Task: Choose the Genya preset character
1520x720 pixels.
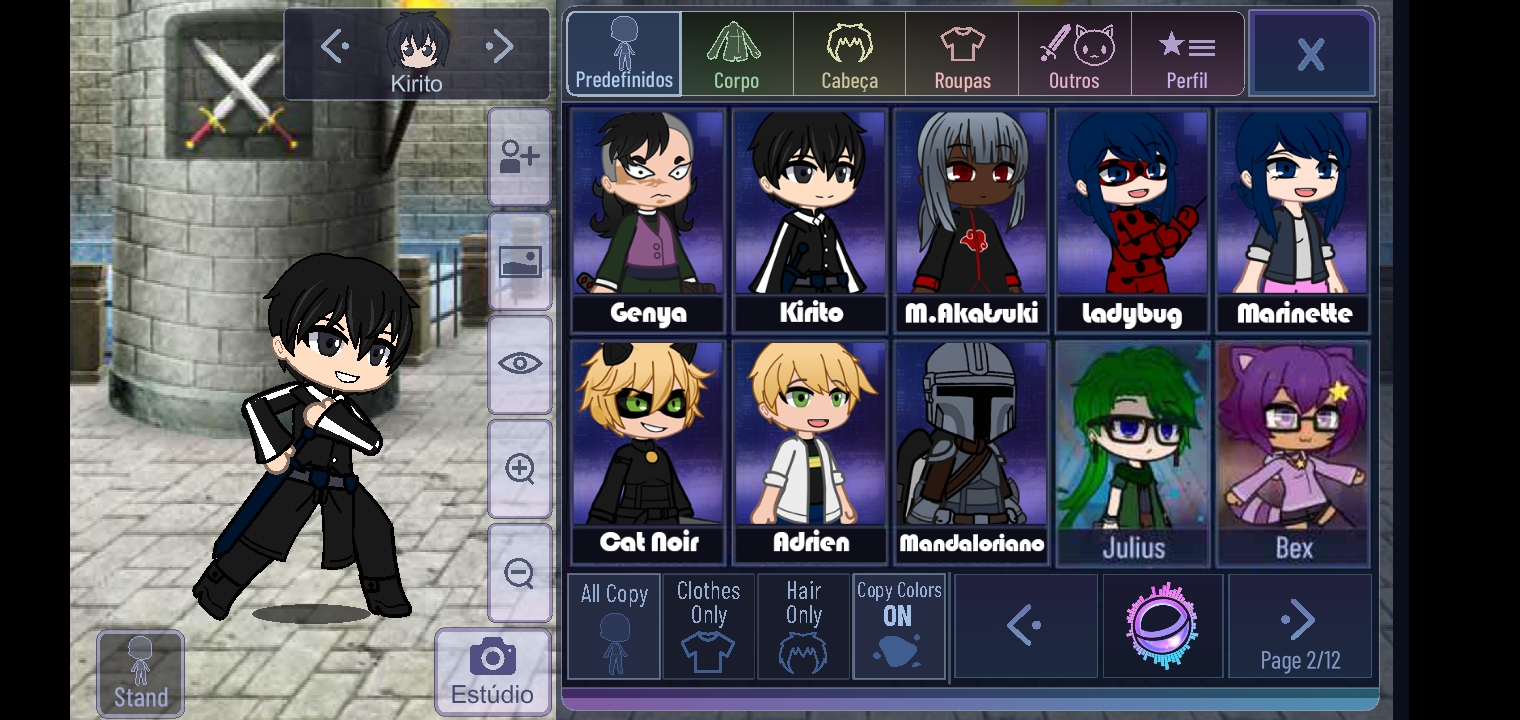Action: (x=648, y=220)
